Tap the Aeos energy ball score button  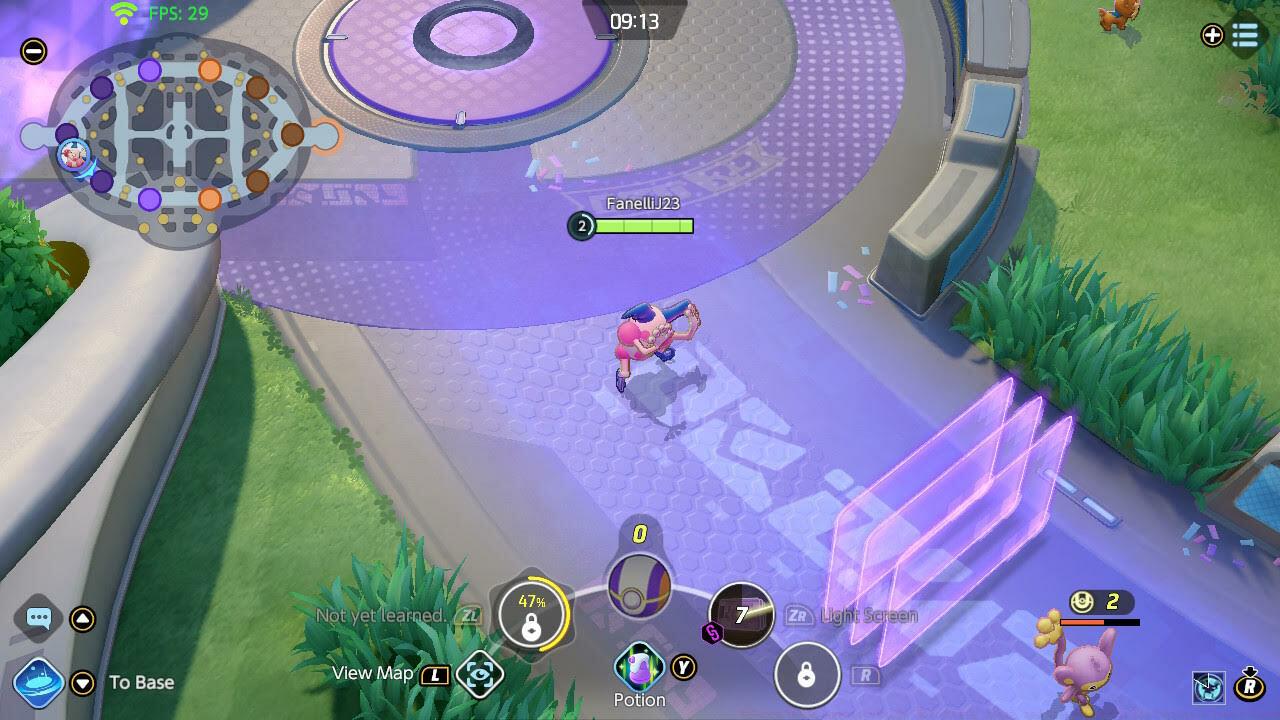tap(639, 586)
